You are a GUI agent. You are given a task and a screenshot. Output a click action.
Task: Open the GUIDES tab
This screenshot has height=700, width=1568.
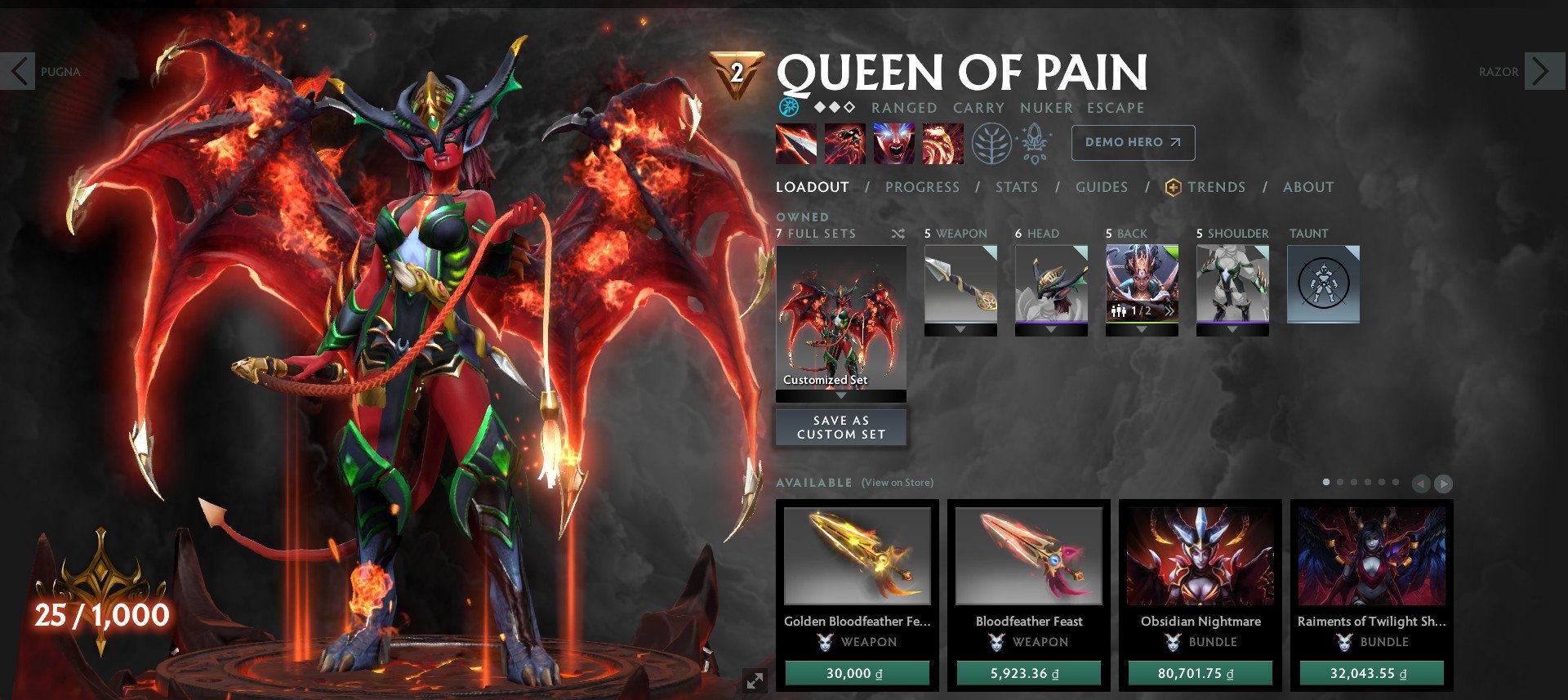(1102, 186)
